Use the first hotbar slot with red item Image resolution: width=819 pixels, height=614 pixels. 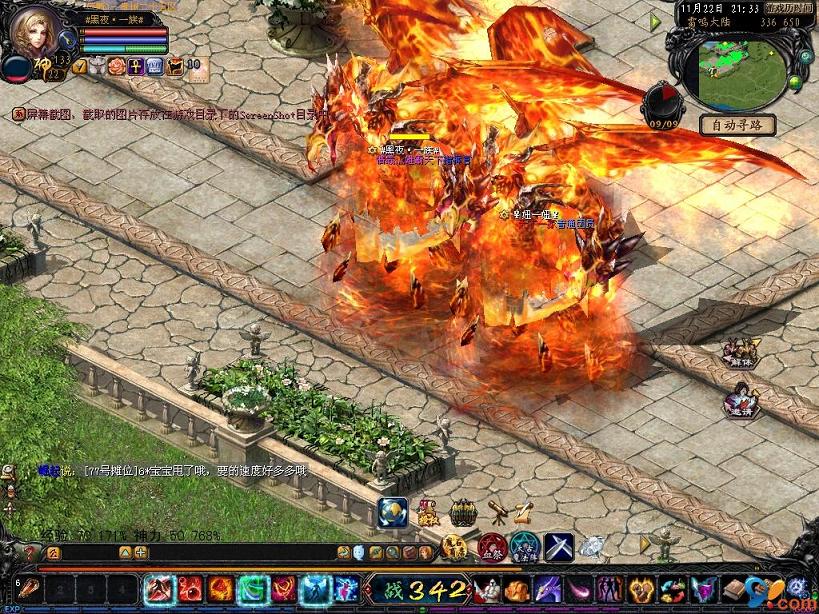pyautogui.click(x=29, y=589)
